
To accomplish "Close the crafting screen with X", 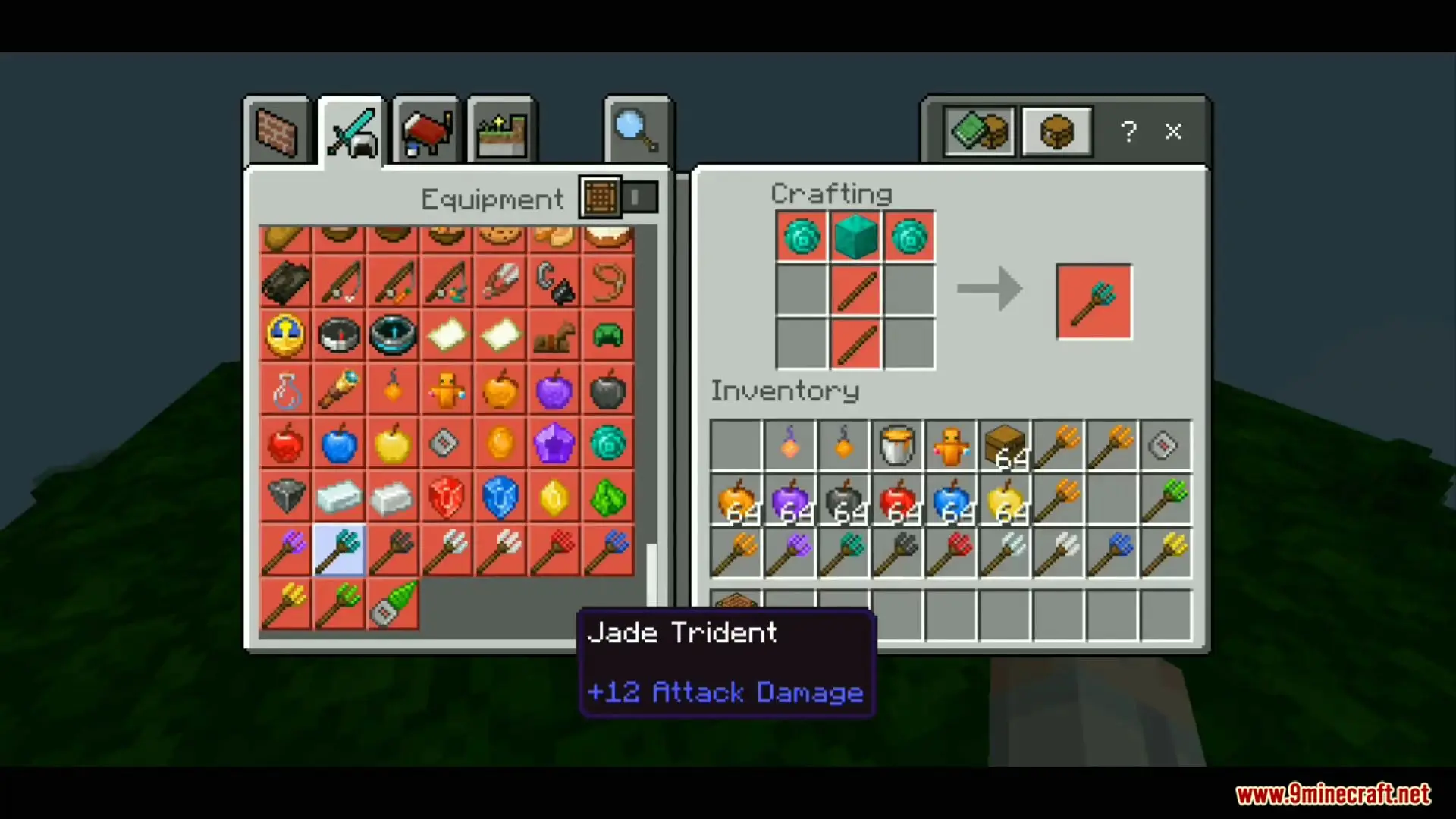I will (1173, 131).
